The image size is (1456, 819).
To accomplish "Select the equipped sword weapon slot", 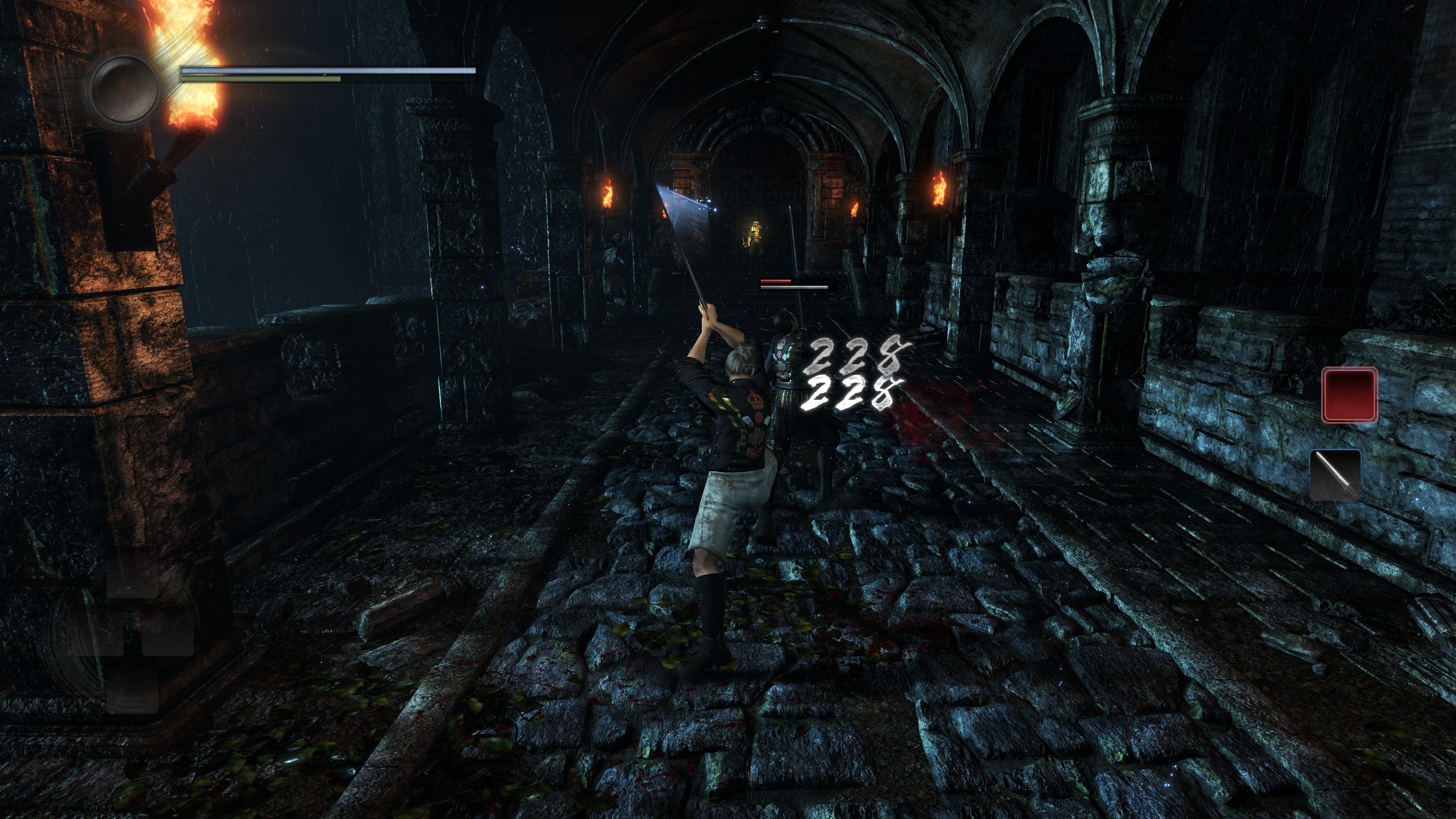I will coord(1335,475).
